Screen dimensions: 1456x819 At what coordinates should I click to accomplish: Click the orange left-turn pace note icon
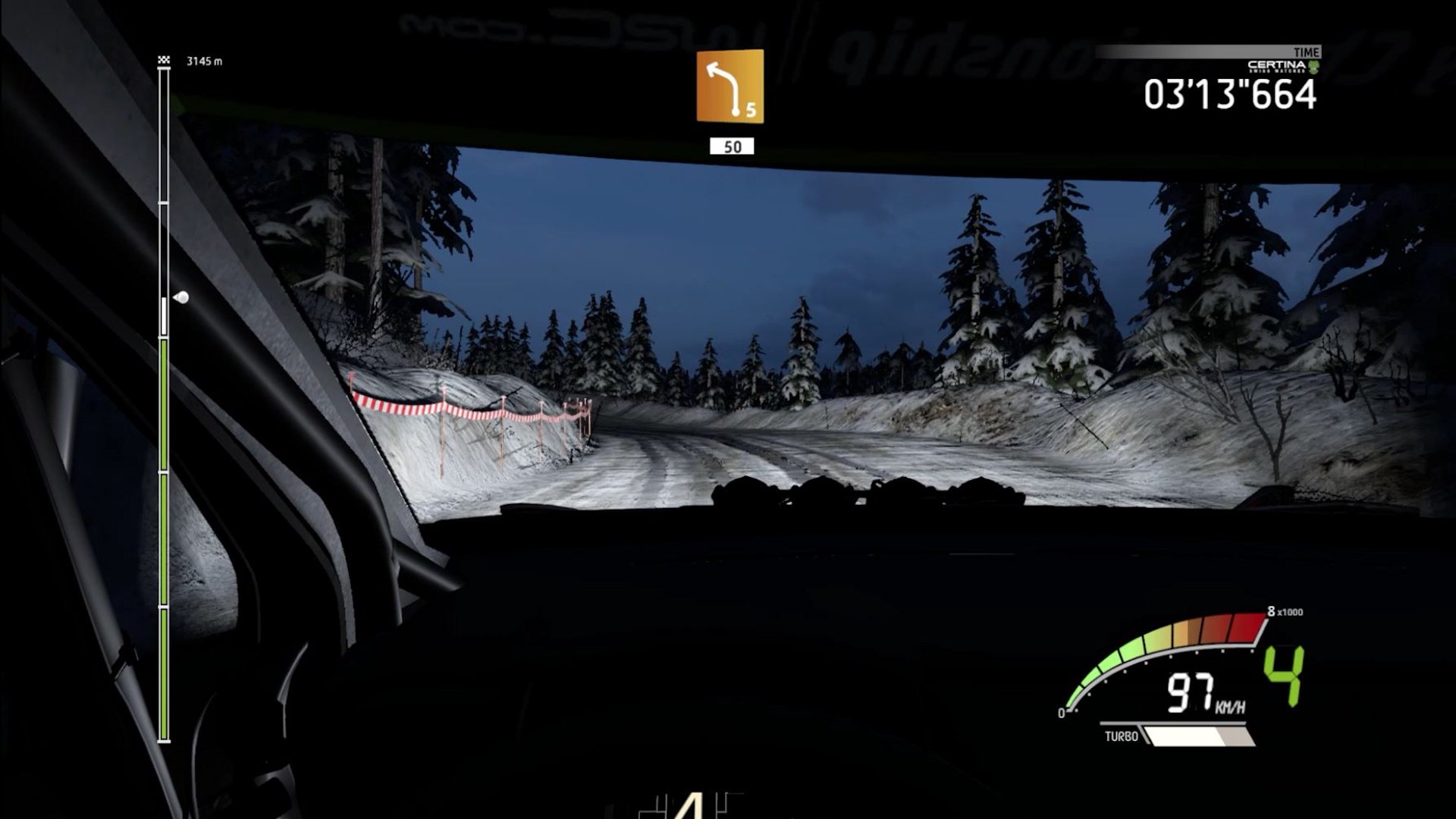tap(730, 86)
